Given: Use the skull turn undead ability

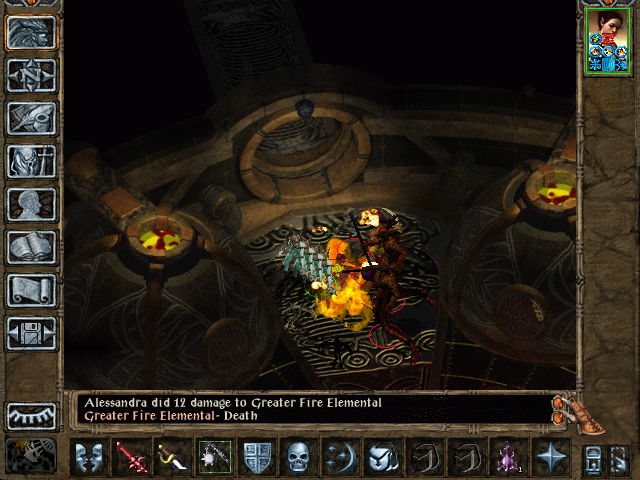Looking at the screenshot, I should [297, 457].
